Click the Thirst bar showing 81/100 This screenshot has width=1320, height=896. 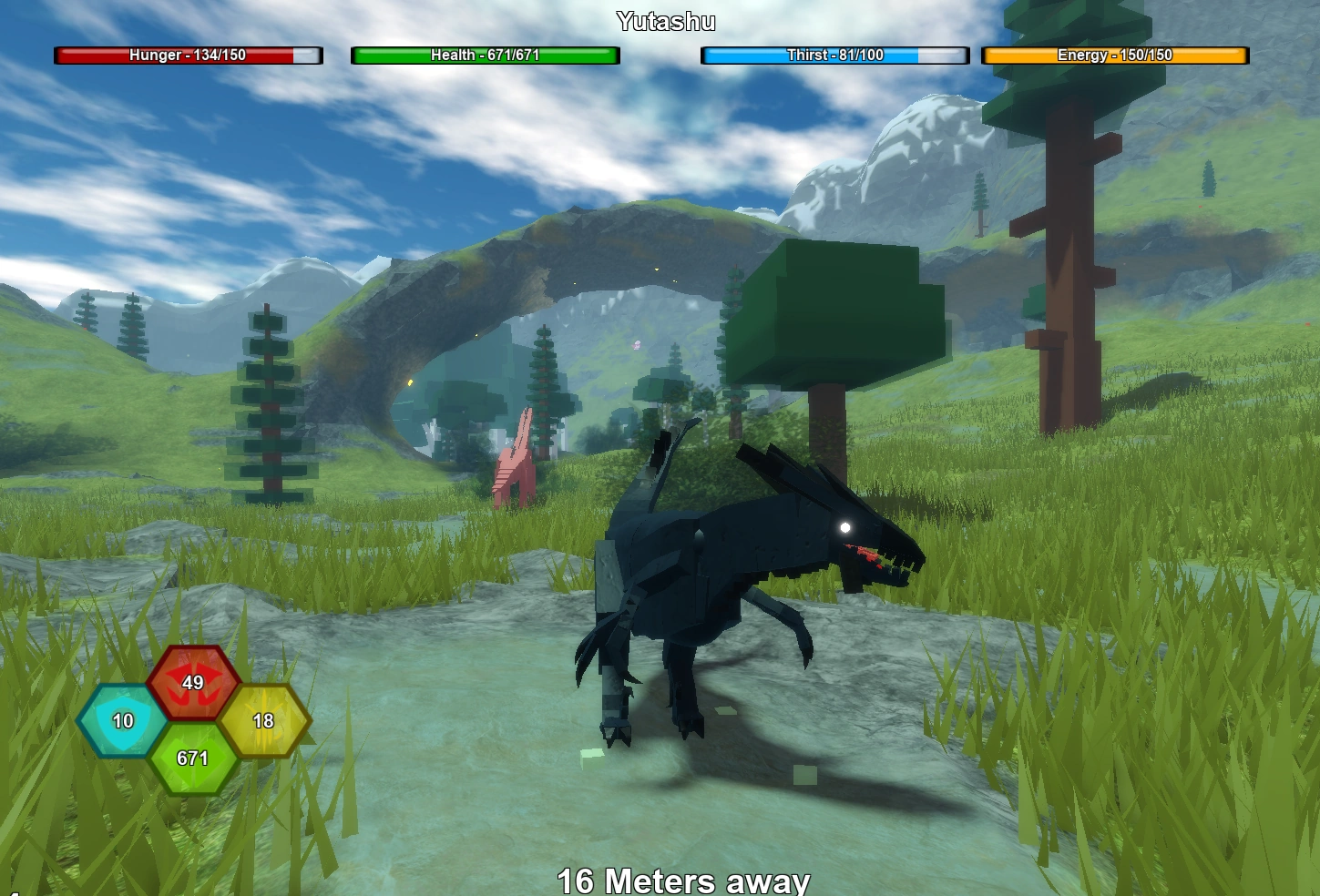pos(834,55)
